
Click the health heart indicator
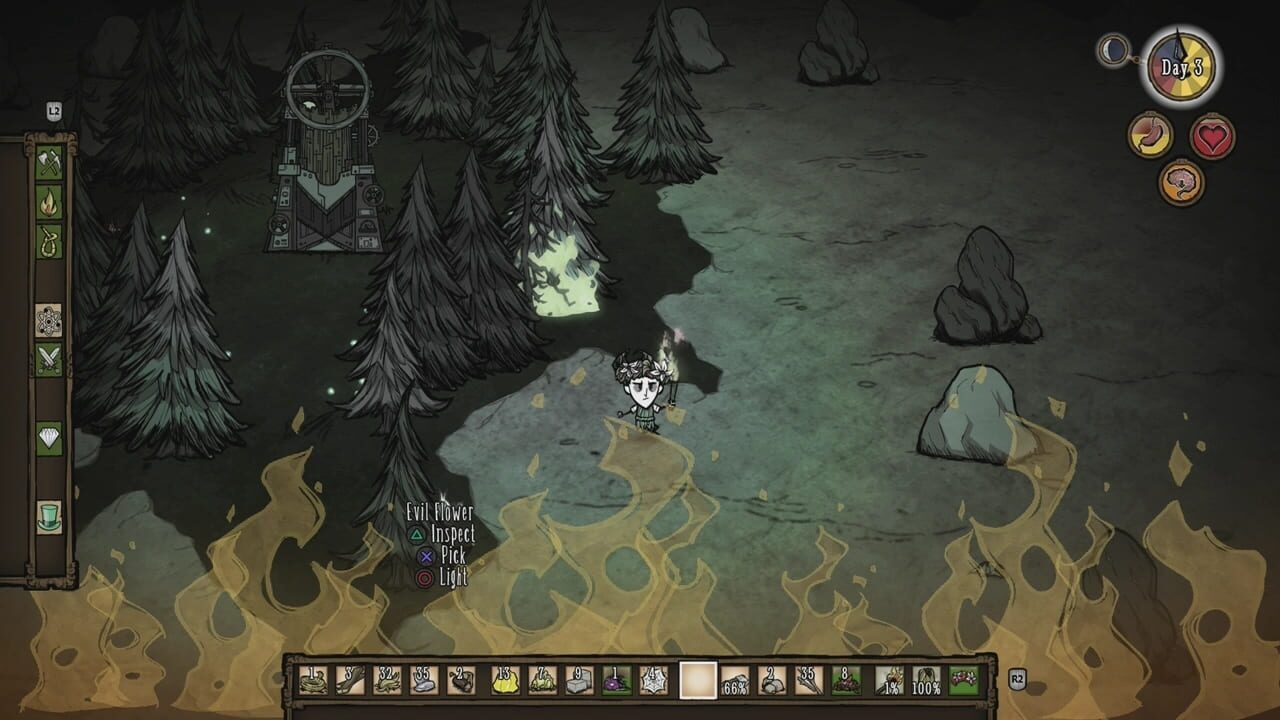point(1211,135)
